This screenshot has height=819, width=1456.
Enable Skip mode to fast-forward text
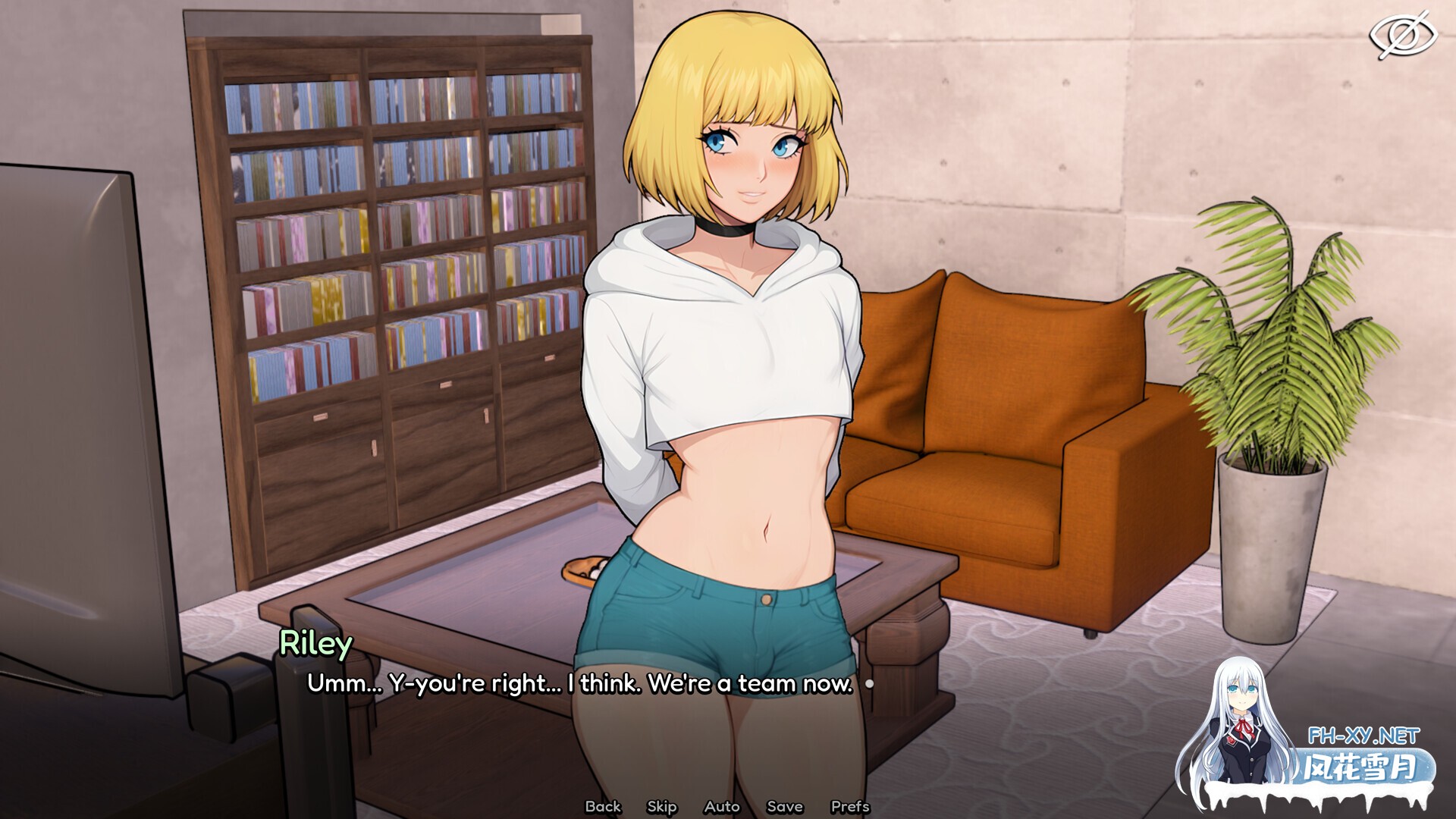660,806
